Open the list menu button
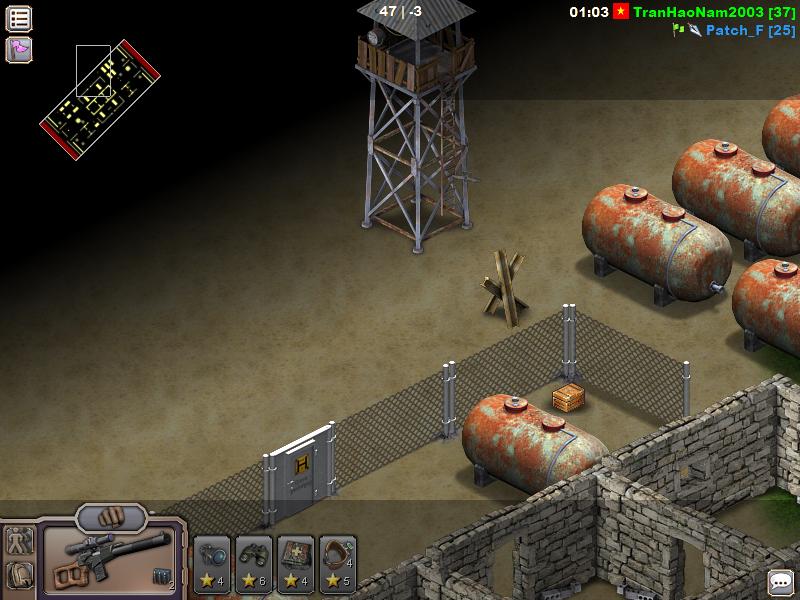The image size is (800, 600). point(19,18)
